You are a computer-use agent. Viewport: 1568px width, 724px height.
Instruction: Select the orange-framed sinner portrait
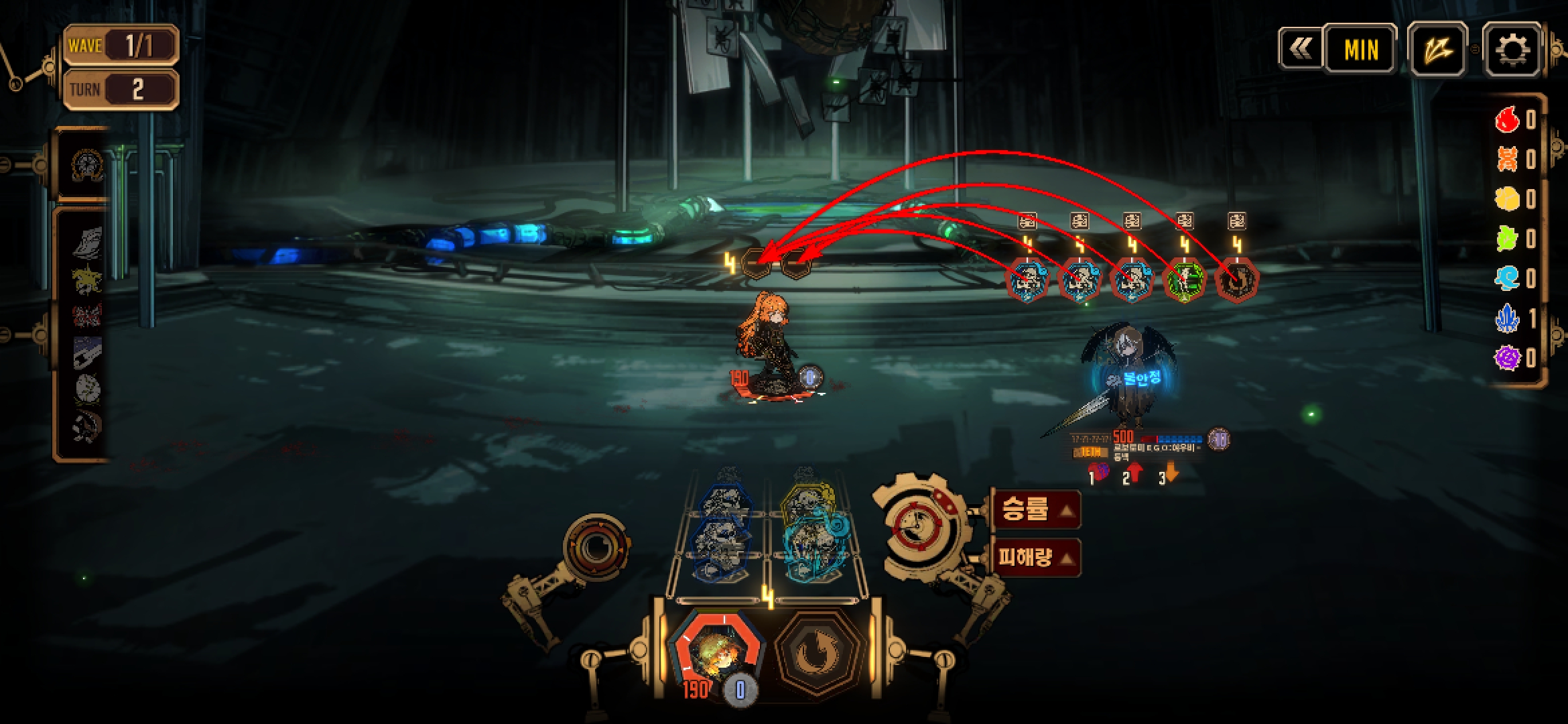(718, 650)
